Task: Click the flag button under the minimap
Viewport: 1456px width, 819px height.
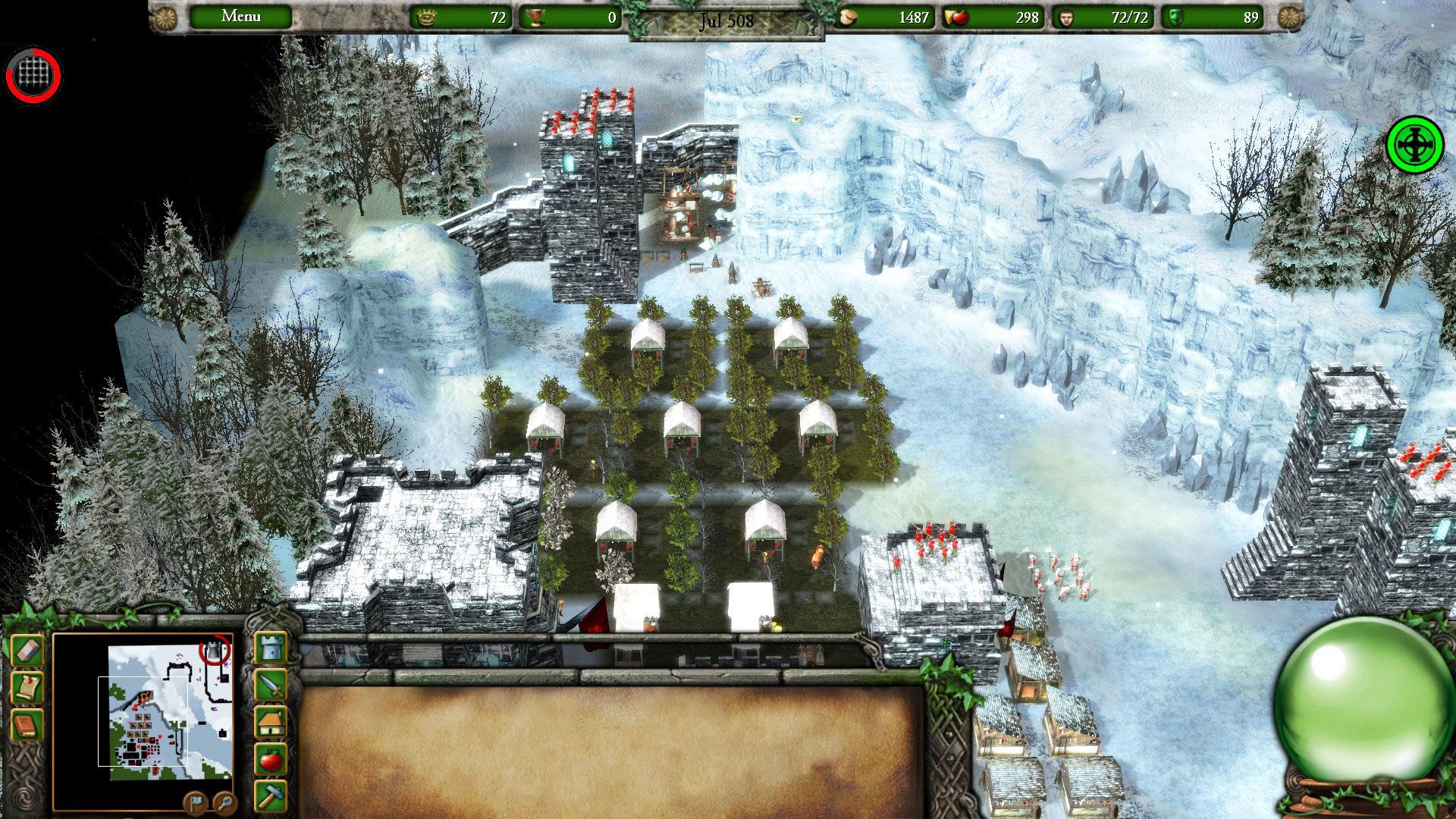Action: click(194, 802)
